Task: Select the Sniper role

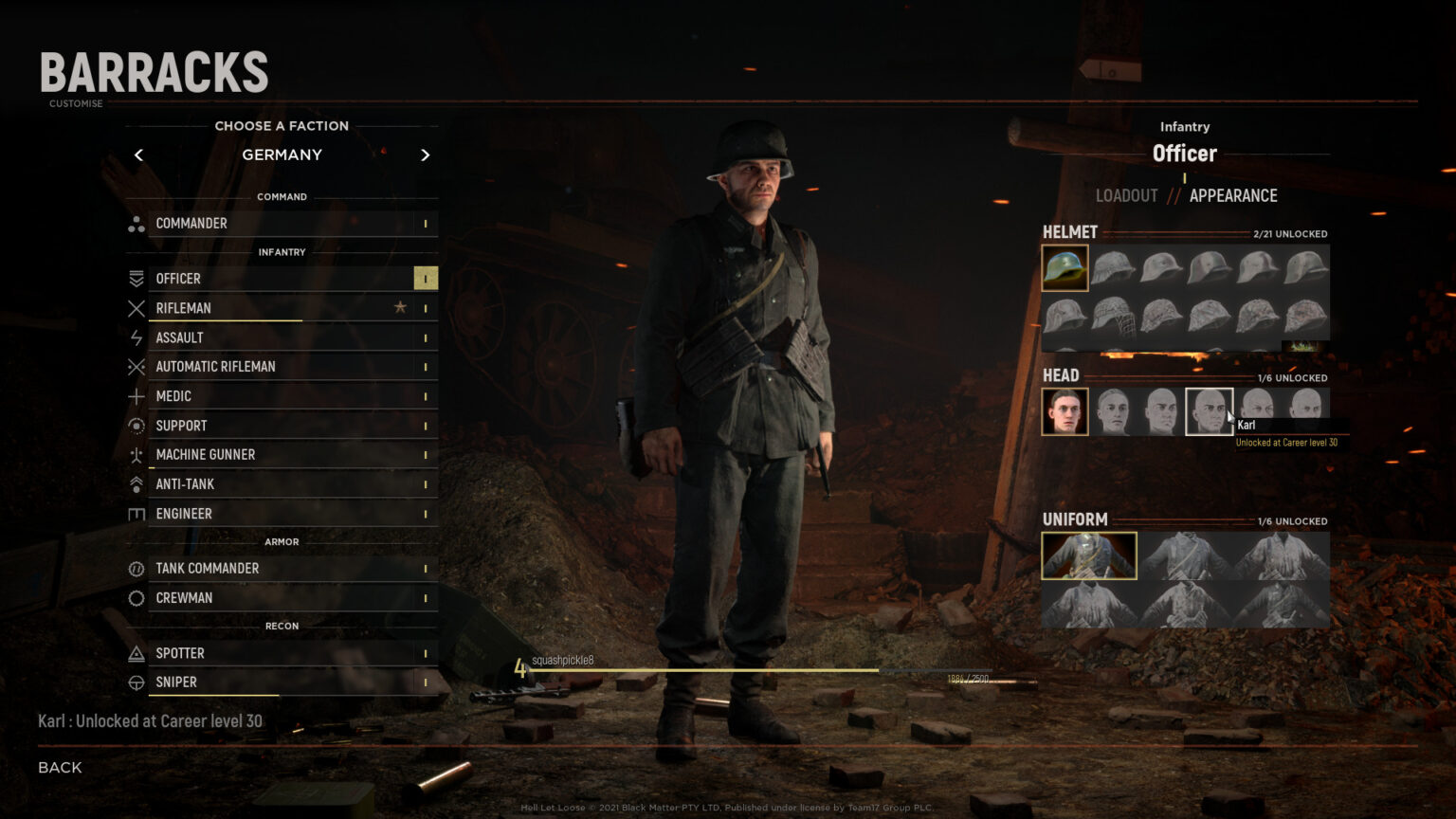Action: coord(176,682)
